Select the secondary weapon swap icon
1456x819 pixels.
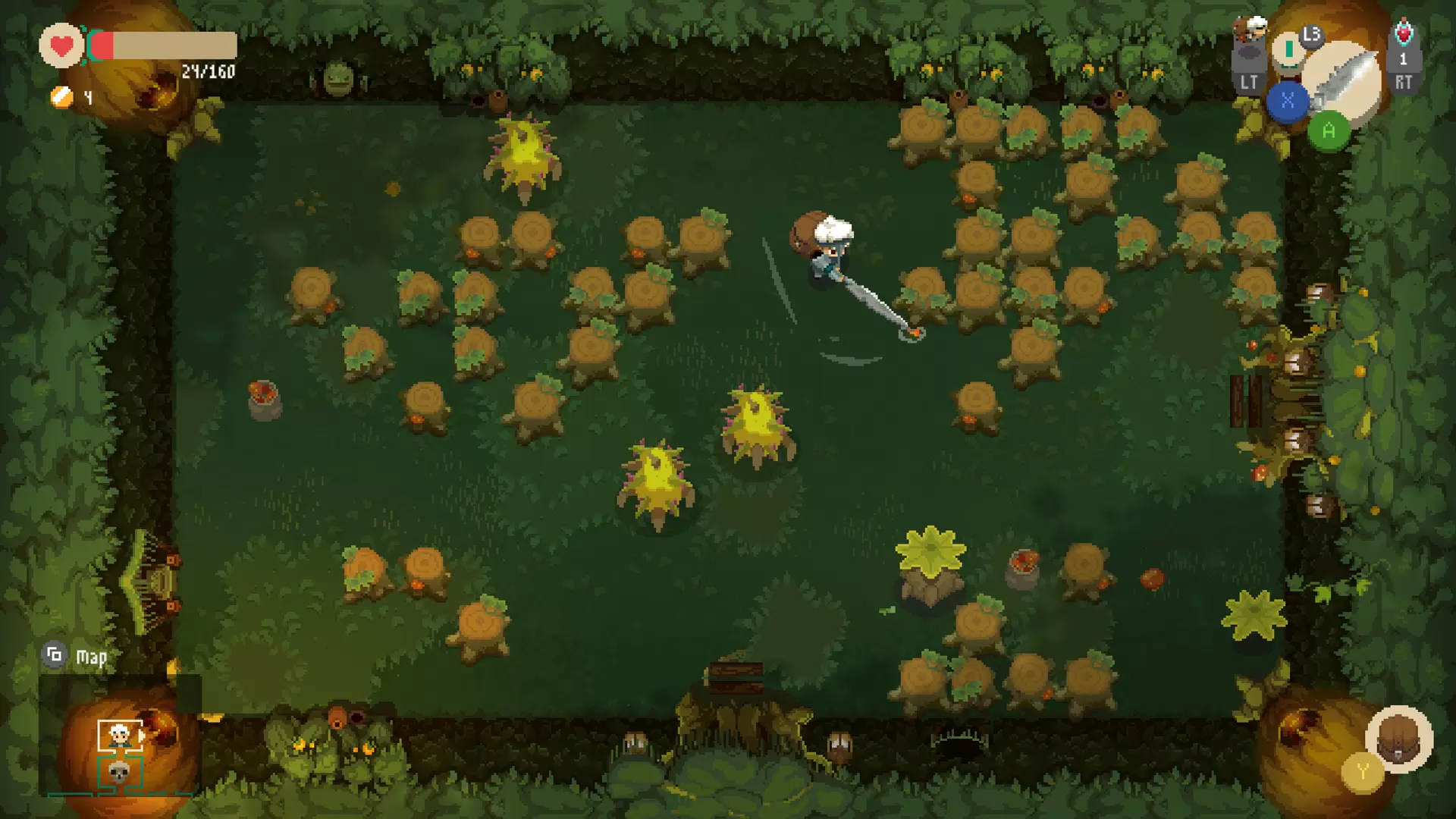tap(1288, 51)
